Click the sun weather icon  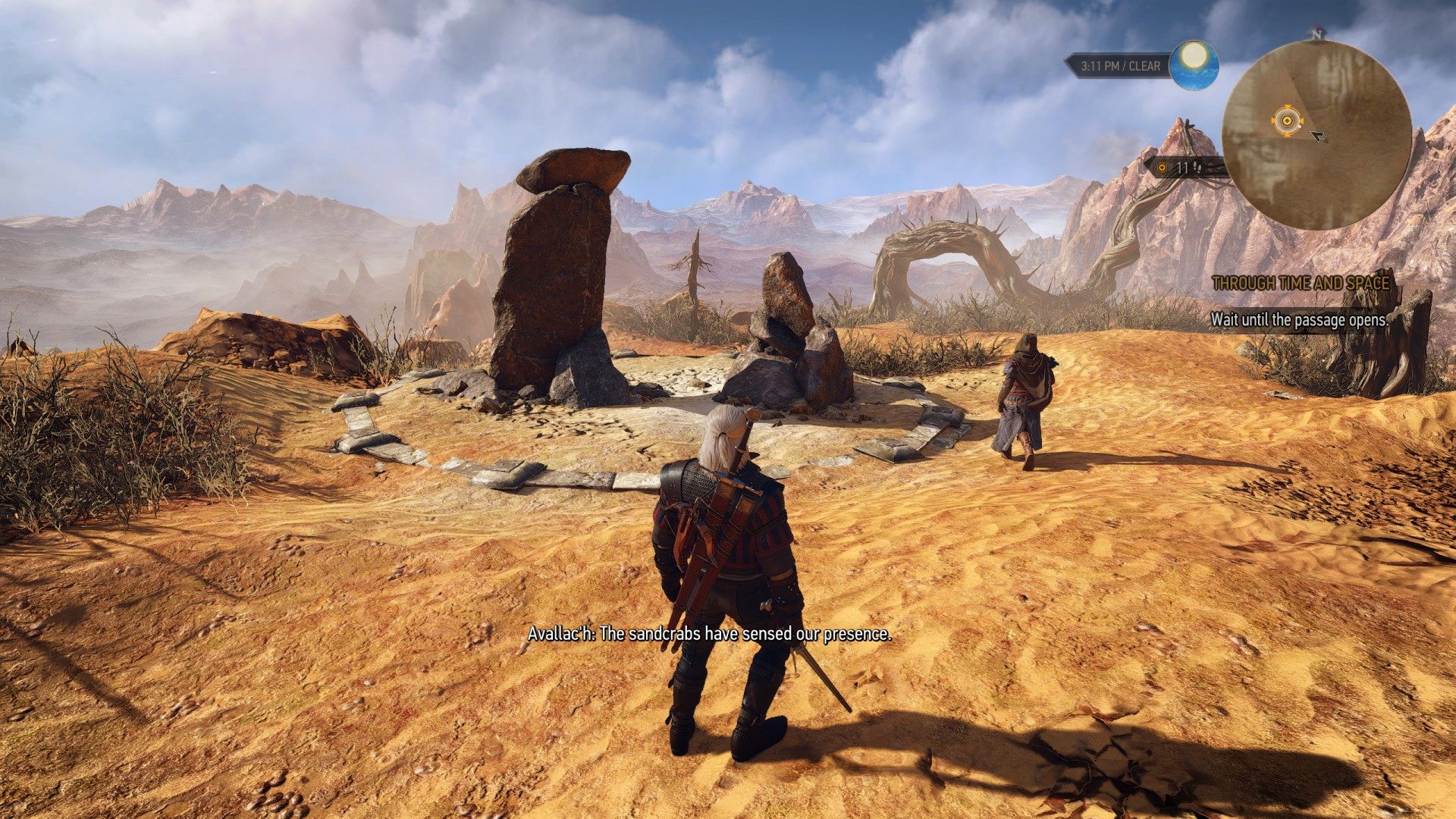[1194, 64]
